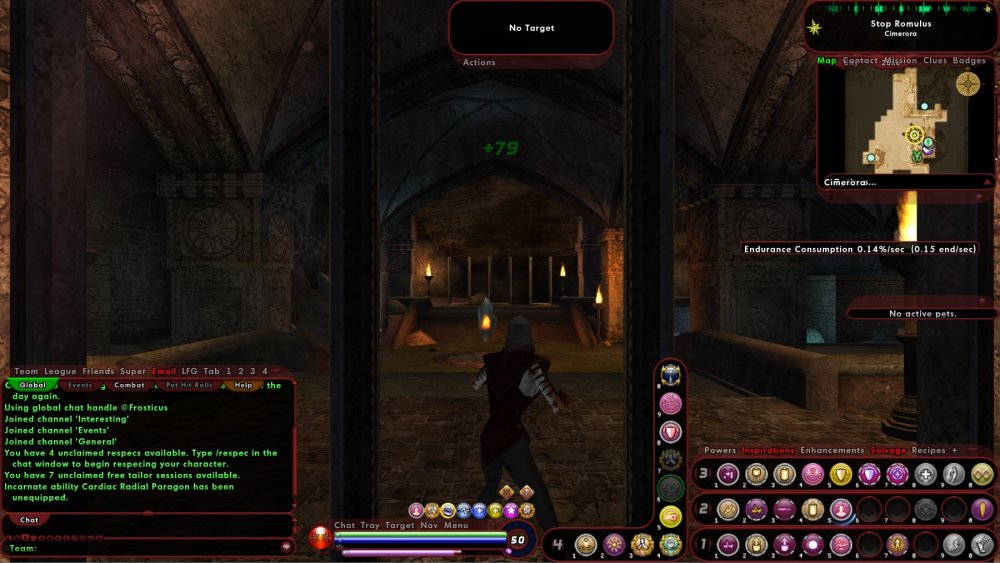The width and height of the screenshot is (1000, 563).
Task: Select the Global chat tab
Action: [x=33, y=385]
